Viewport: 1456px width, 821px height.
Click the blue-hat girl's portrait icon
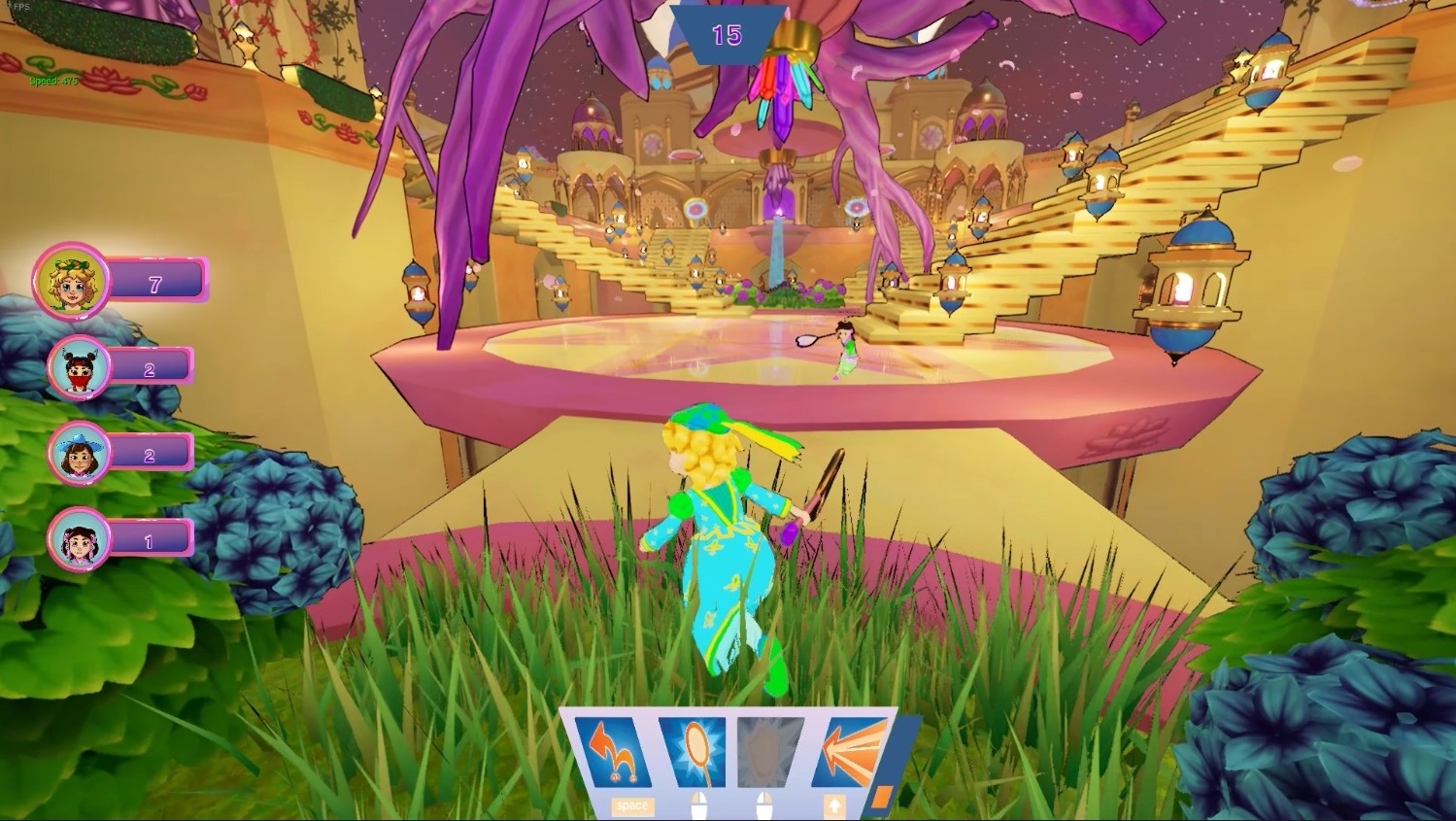80,453
